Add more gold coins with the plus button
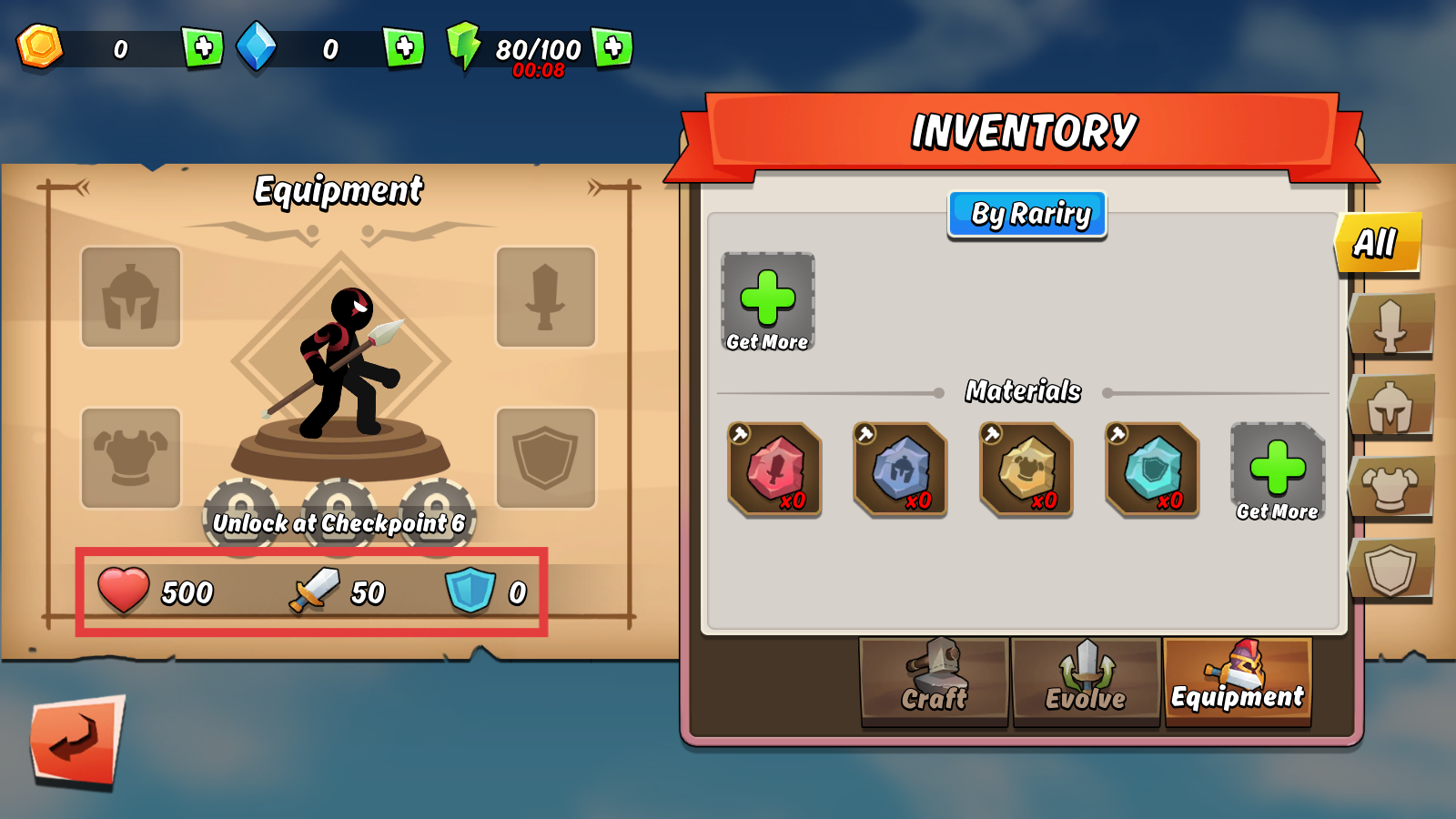The height and width of the screenshot is (819, 1456). (x=203, y=47)
